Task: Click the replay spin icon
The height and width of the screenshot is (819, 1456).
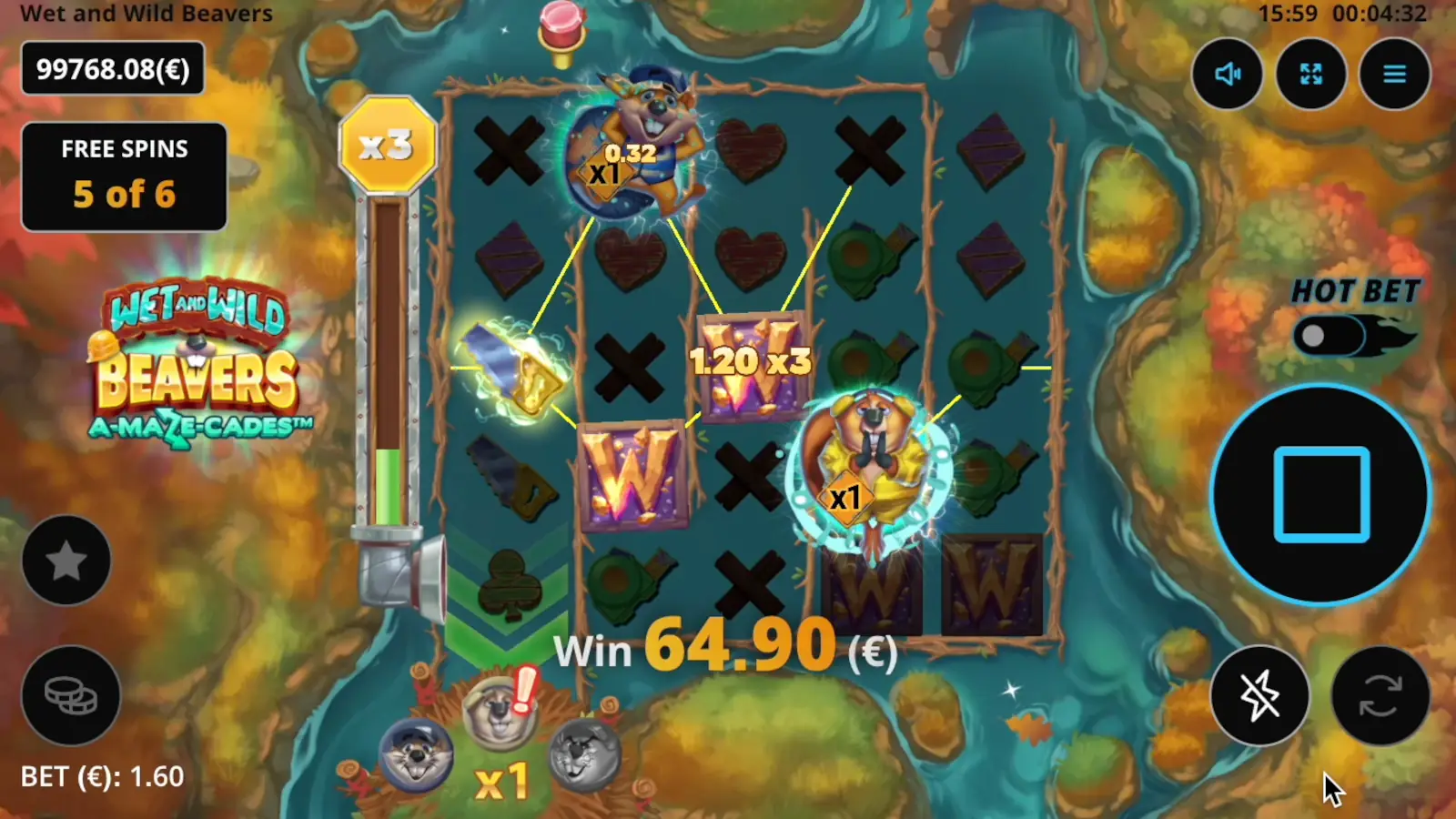Action: click(x=1380, y=694)
